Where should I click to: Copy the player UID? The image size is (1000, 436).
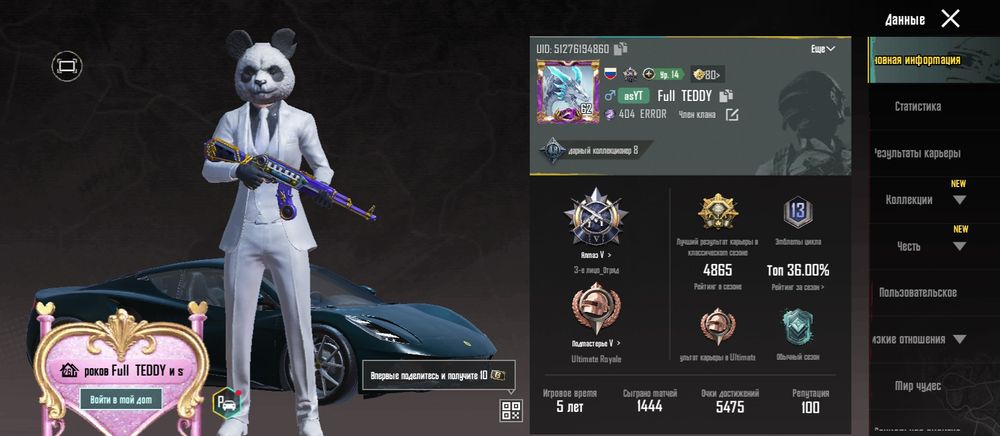click(621, 48)
